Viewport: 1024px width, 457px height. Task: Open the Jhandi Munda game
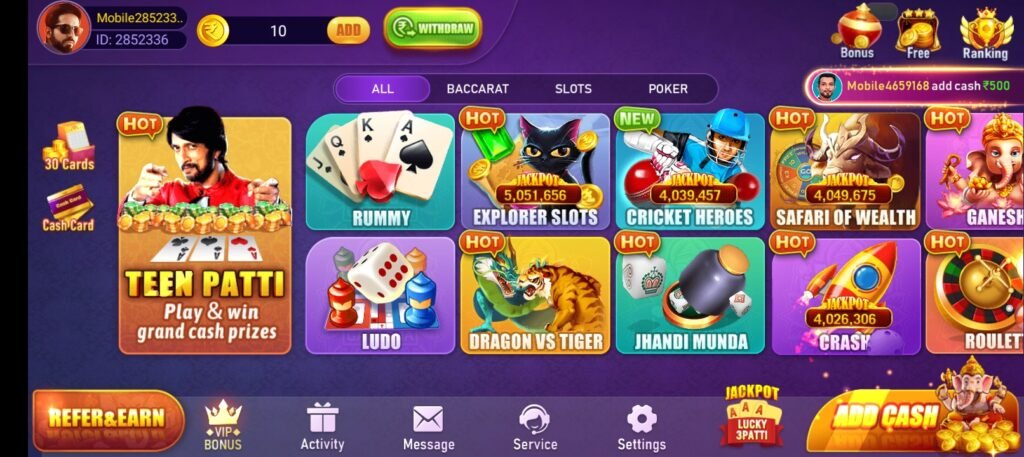point(689,296)
